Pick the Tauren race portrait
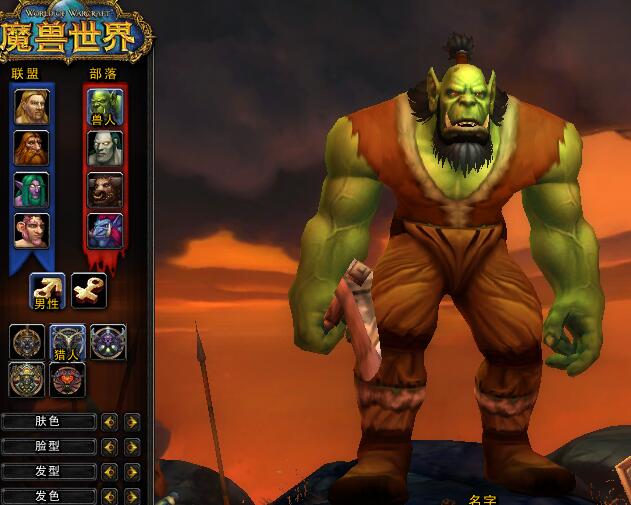This screenshot has height=505, width=631. click(x=104, y=189)
